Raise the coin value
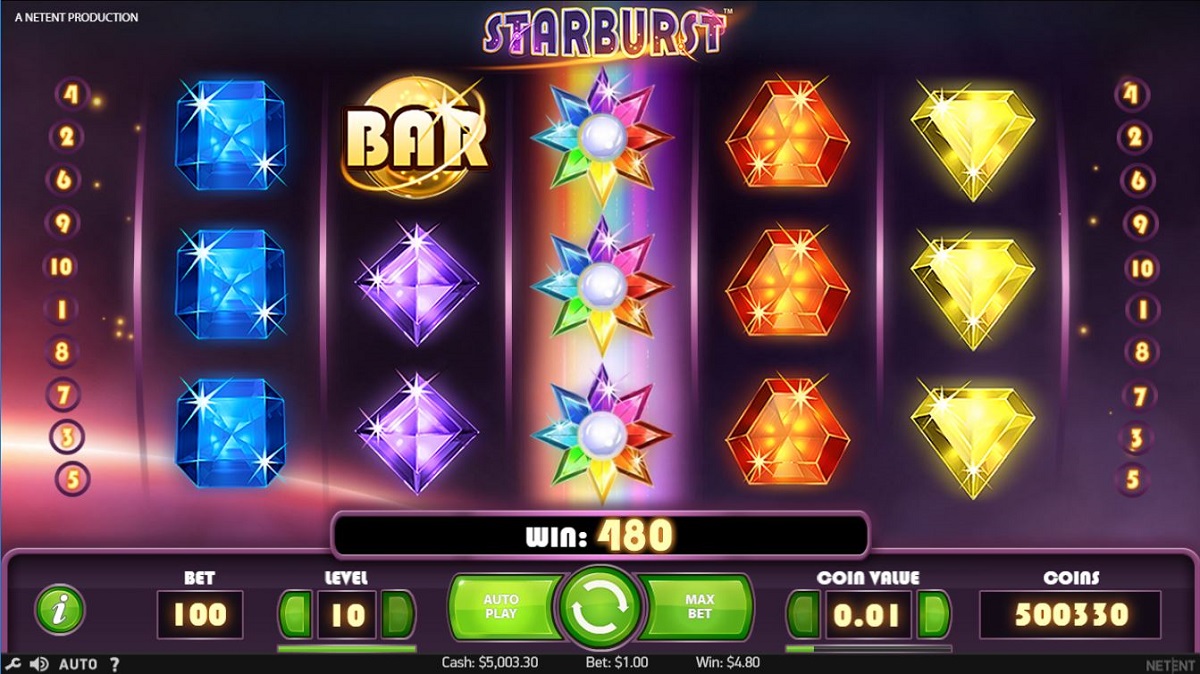Viewport: 1200px width, 674px height. (933, 613)
